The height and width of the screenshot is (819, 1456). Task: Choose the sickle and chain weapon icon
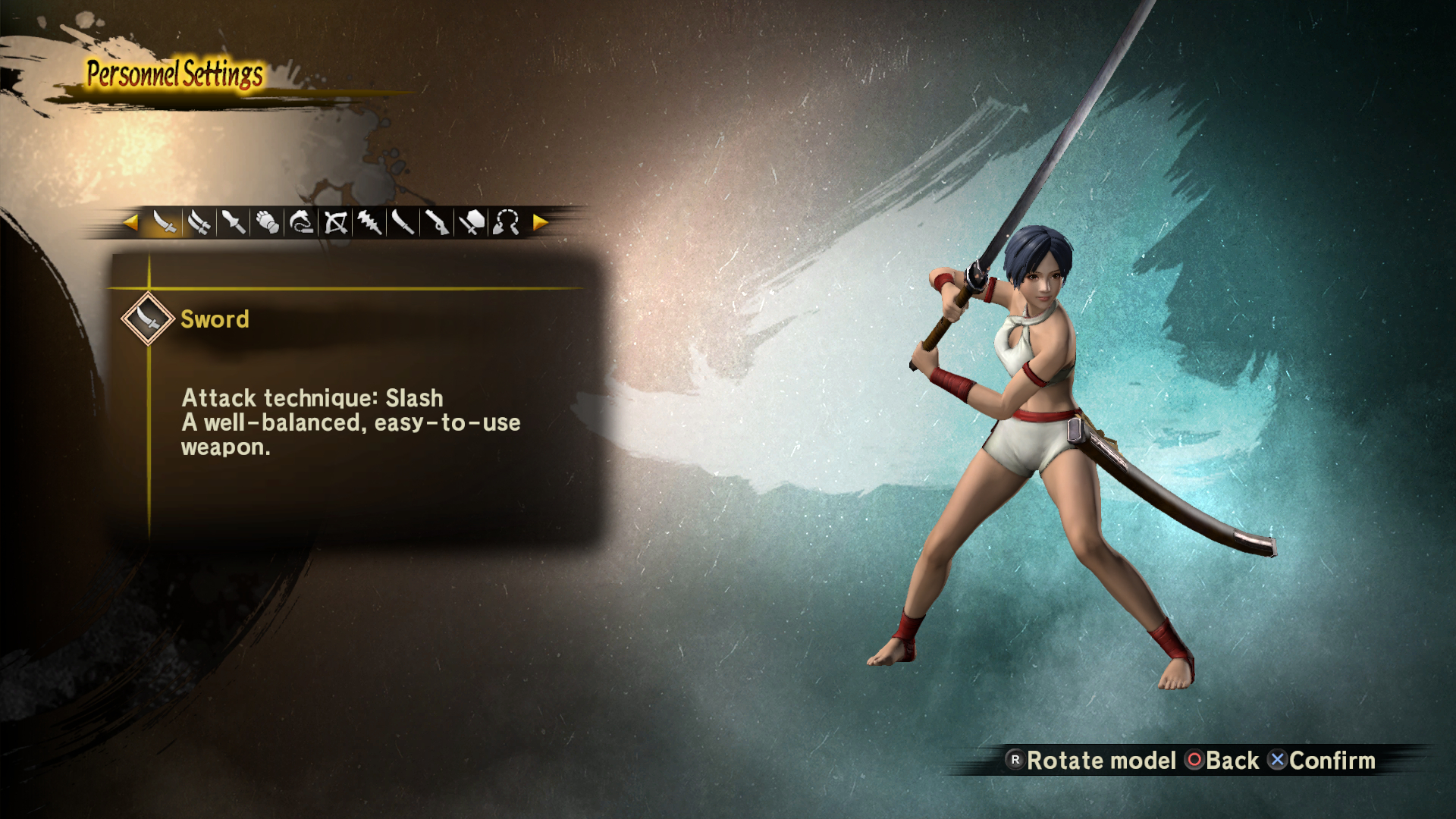tap(301, 222)
